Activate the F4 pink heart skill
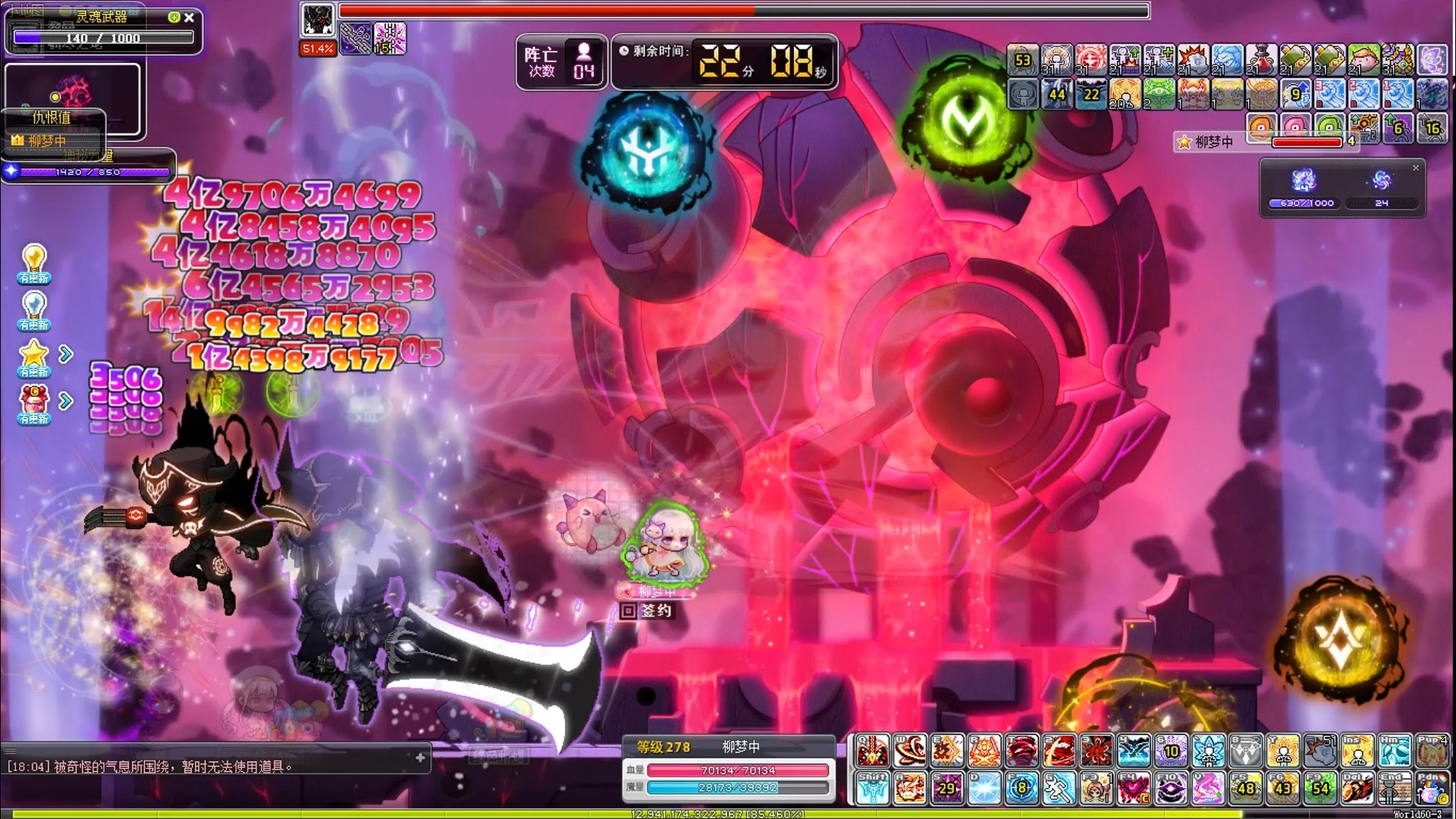The height and width of the screenshot is (819, 1456). tap(1133, 789)
